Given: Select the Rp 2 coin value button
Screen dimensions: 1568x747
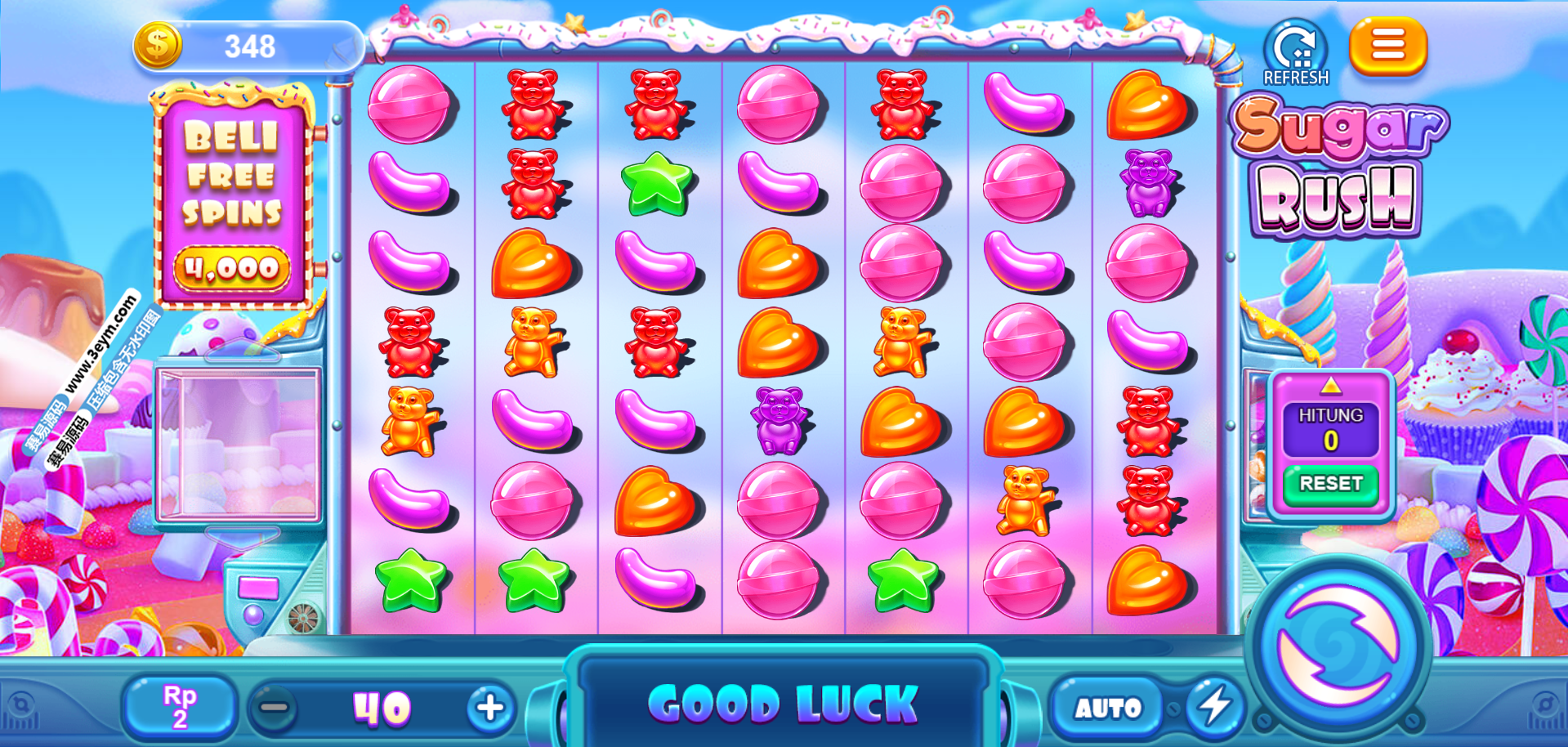Looking at the screenshot, I should [180, 707].
